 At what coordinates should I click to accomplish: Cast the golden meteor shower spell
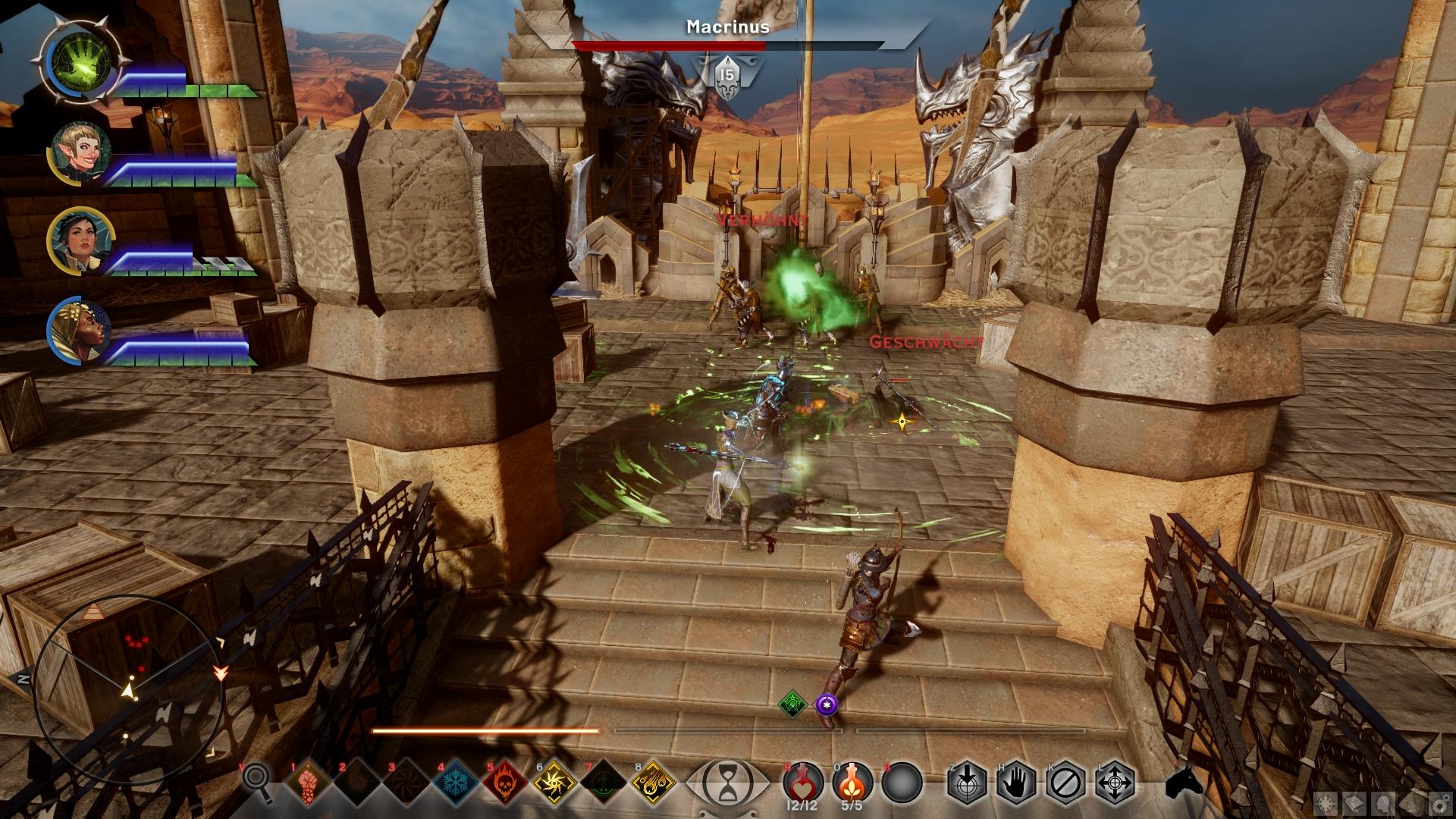point(654,782)
